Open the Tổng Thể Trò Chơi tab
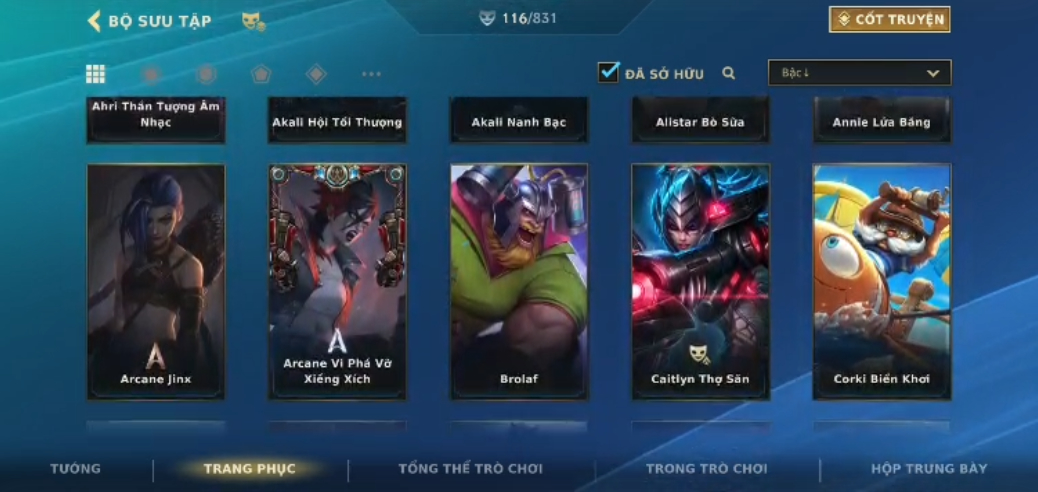This screenshot has height=492, width=1038. (x=470, y=469)
